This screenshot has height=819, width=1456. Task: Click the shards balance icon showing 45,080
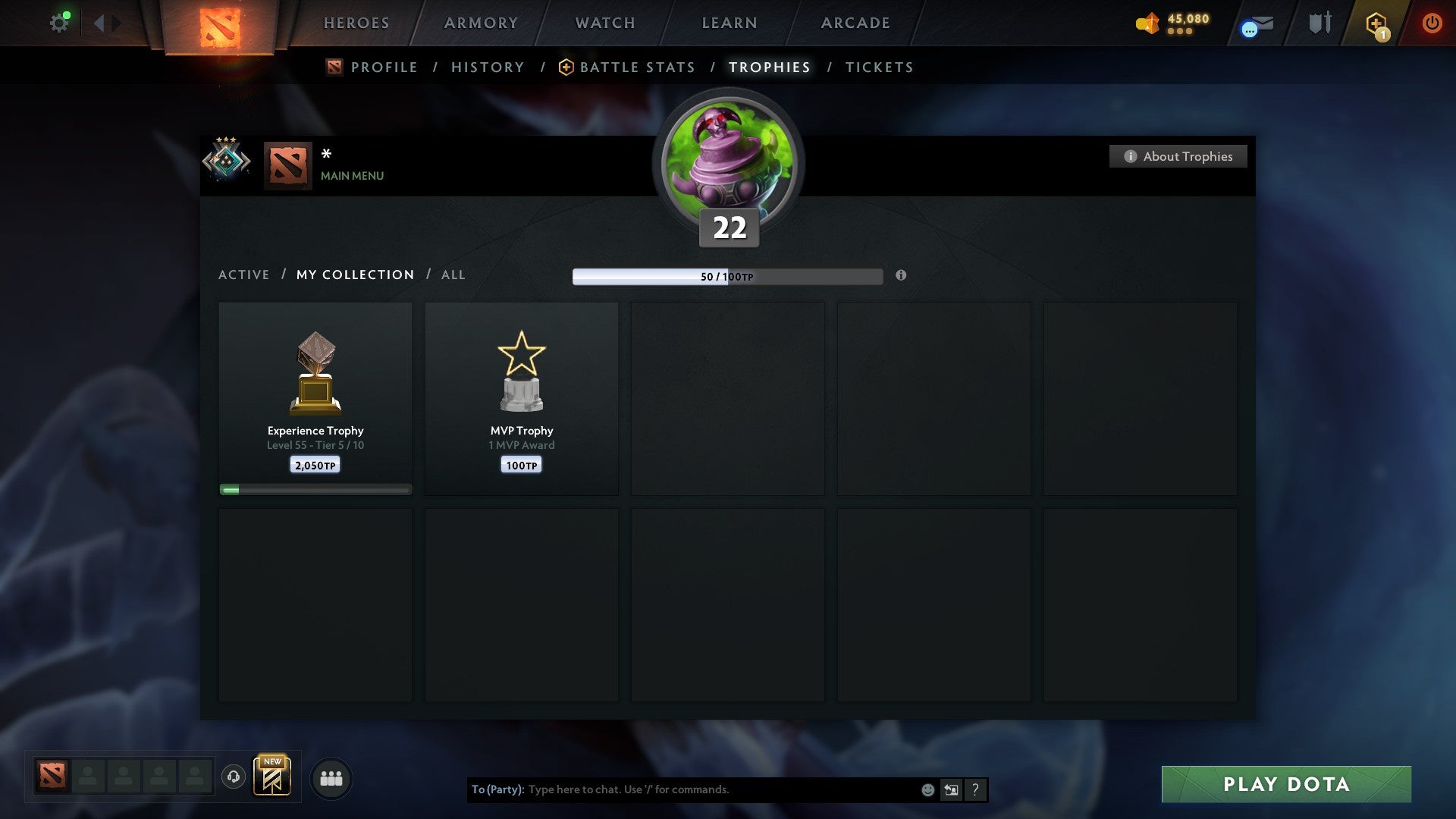click(1147, 23)
